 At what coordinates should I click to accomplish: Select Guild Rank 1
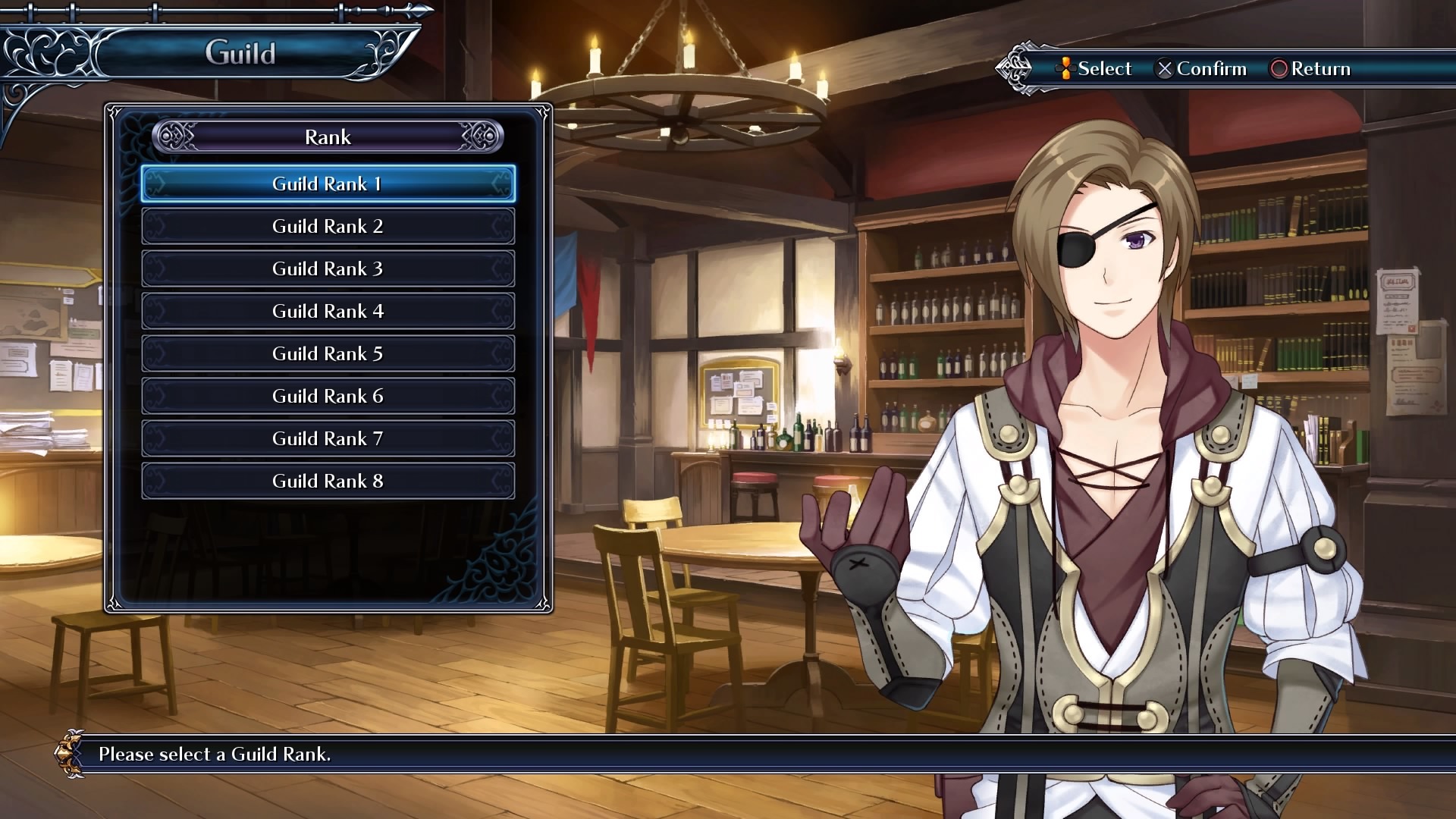pos(328,184)
